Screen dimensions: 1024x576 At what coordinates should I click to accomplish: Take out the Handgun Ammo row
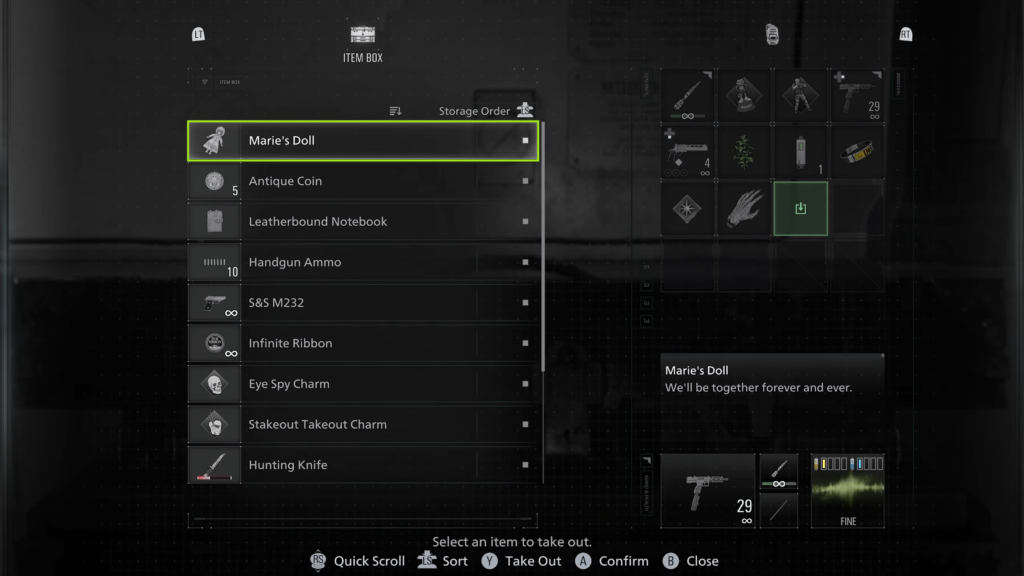(x=362, y=262)
